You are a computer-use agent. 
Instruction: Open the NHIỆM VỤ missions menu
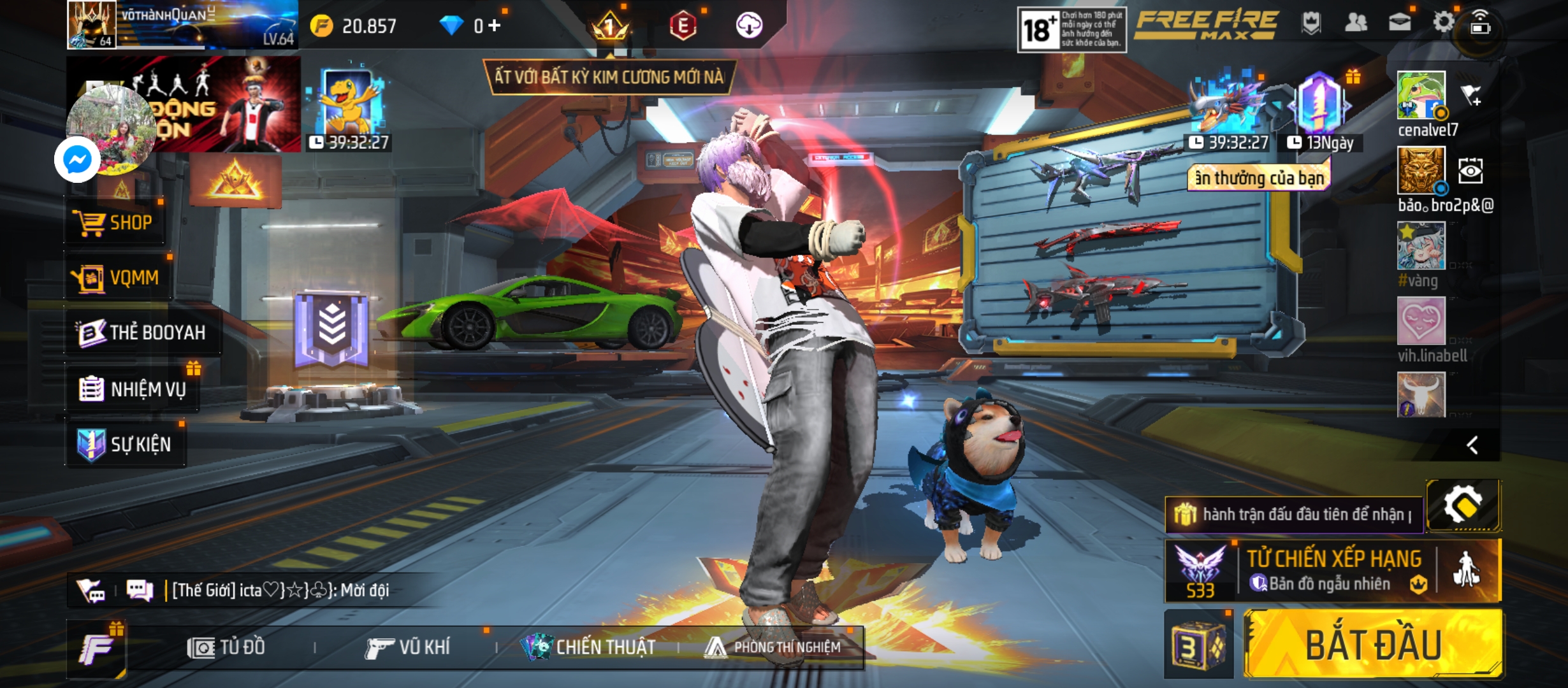(133, 389)
